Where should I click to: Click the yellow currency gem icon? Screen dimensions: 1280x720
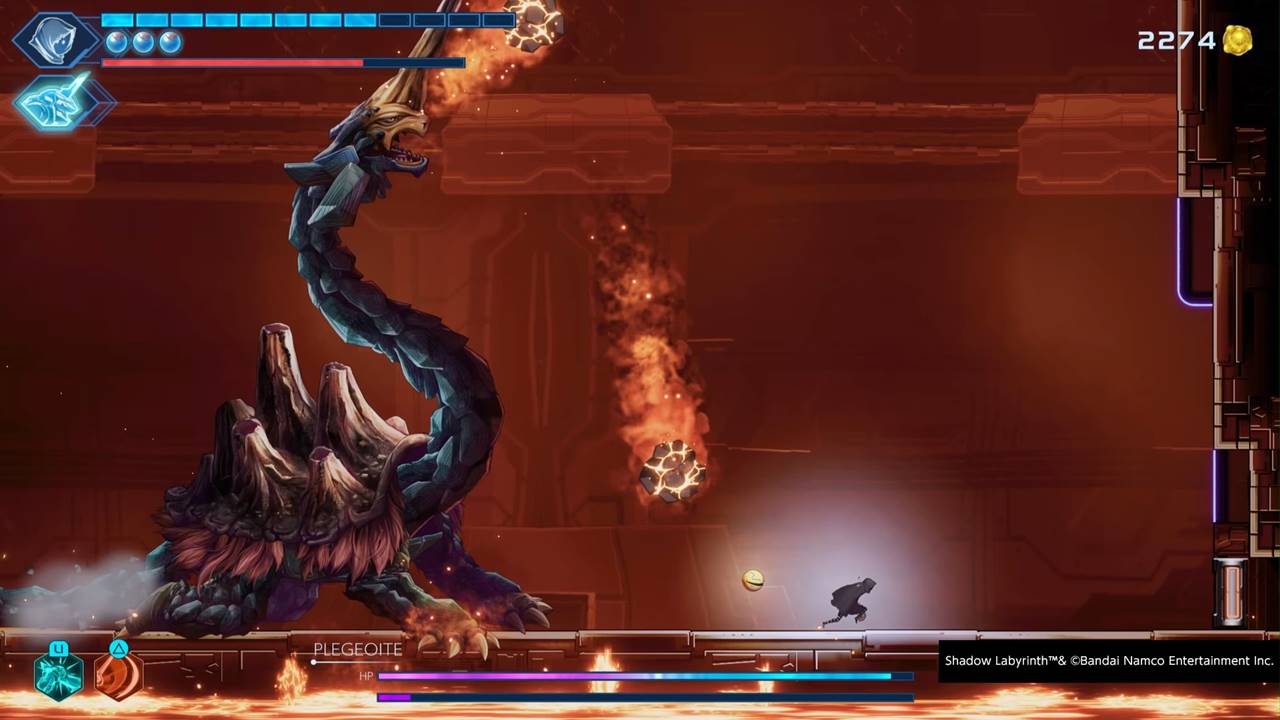pyautogui.click(x=1237, y=40)
